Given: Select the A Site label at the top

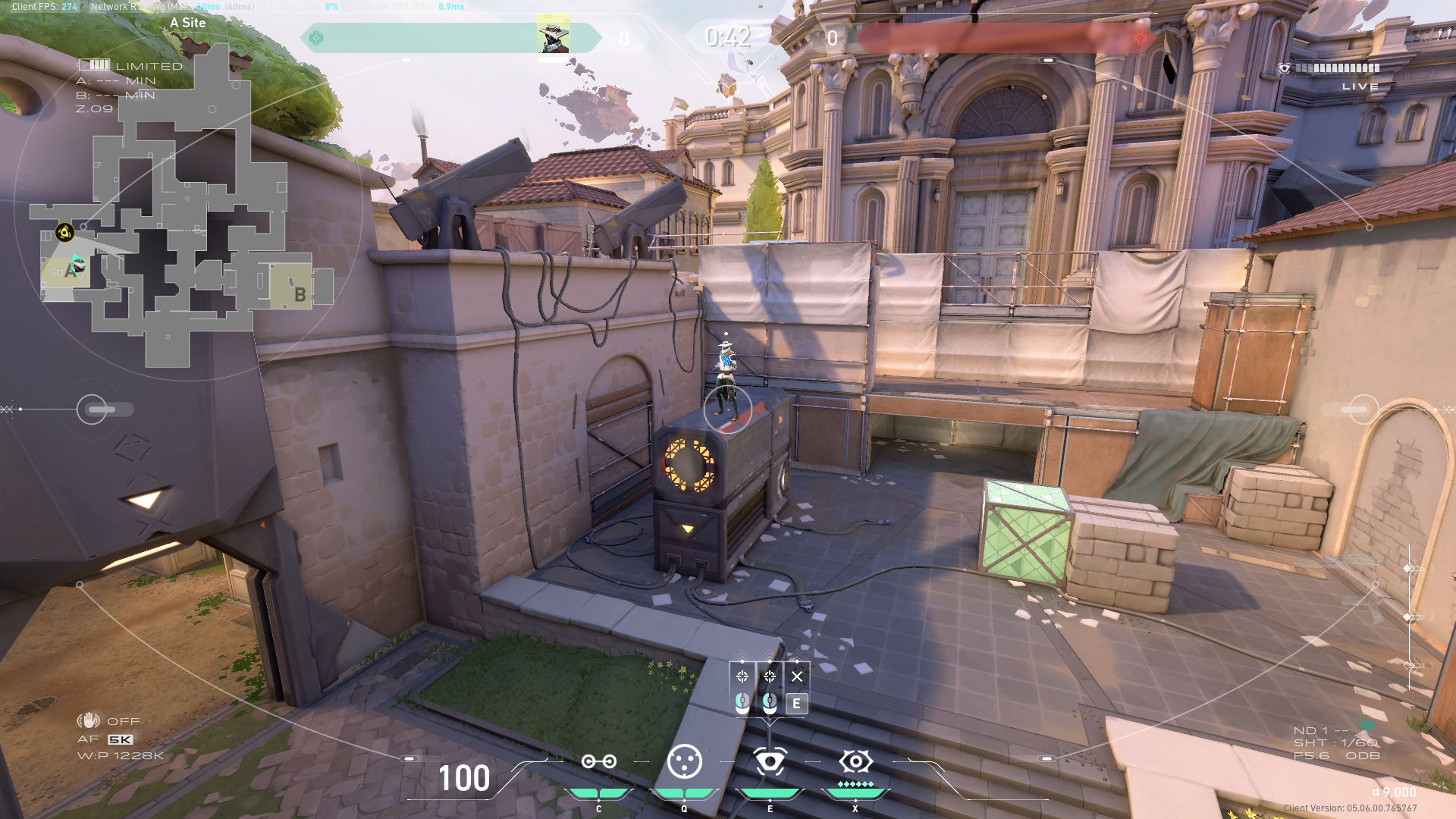Looking at the screenshot, I should 187,23.
